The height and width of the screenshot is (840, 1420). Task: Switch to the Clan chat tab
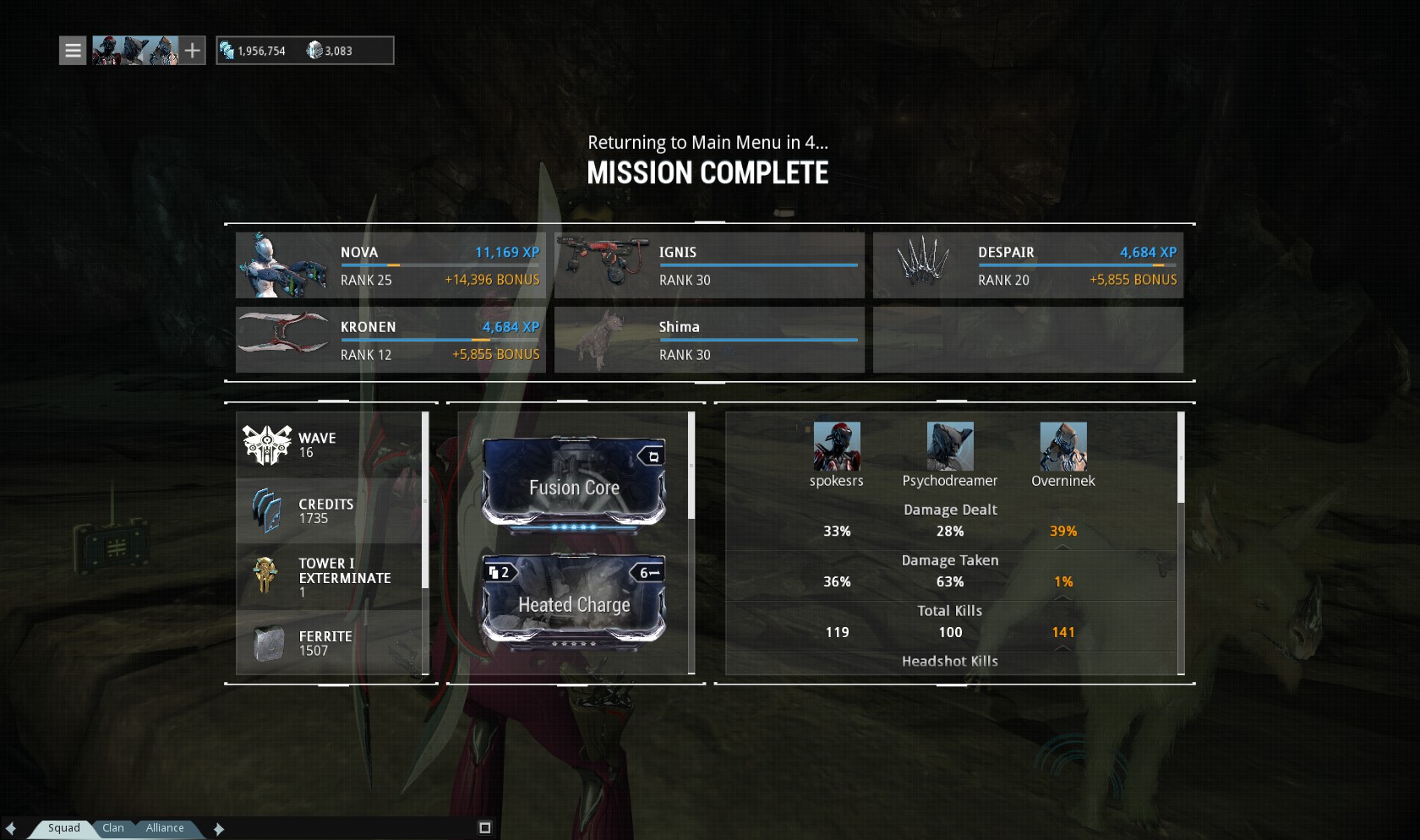click(x=113, y=828)
